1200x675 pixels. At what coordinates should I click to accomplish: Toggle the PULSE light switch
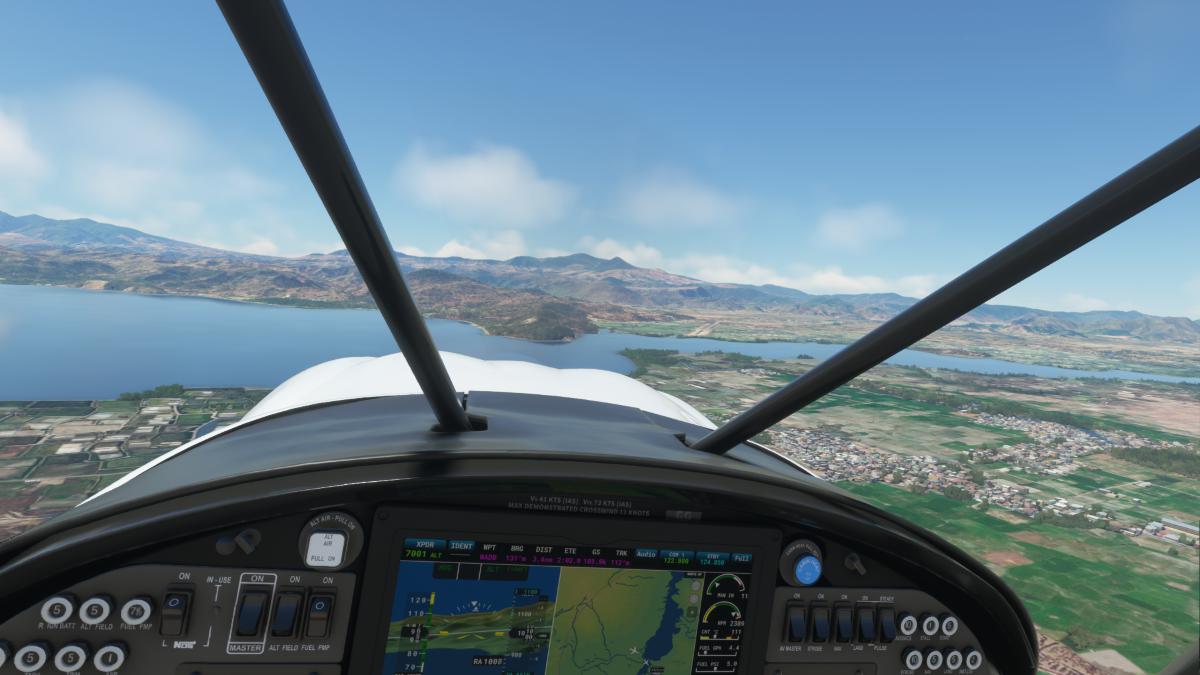click(887, 624)
